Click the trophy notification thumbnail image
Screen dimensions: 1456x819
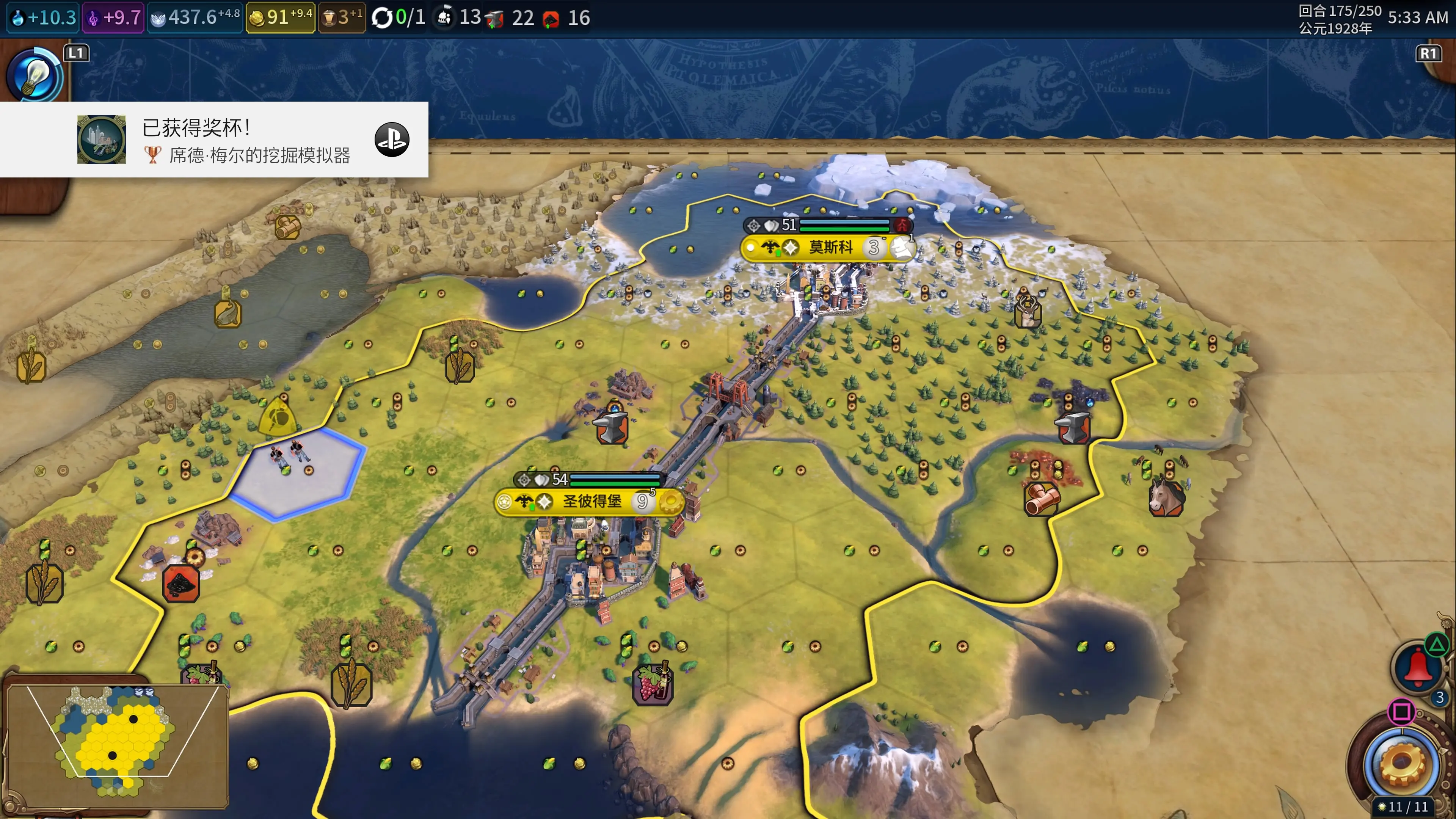(x=102, y=140)
